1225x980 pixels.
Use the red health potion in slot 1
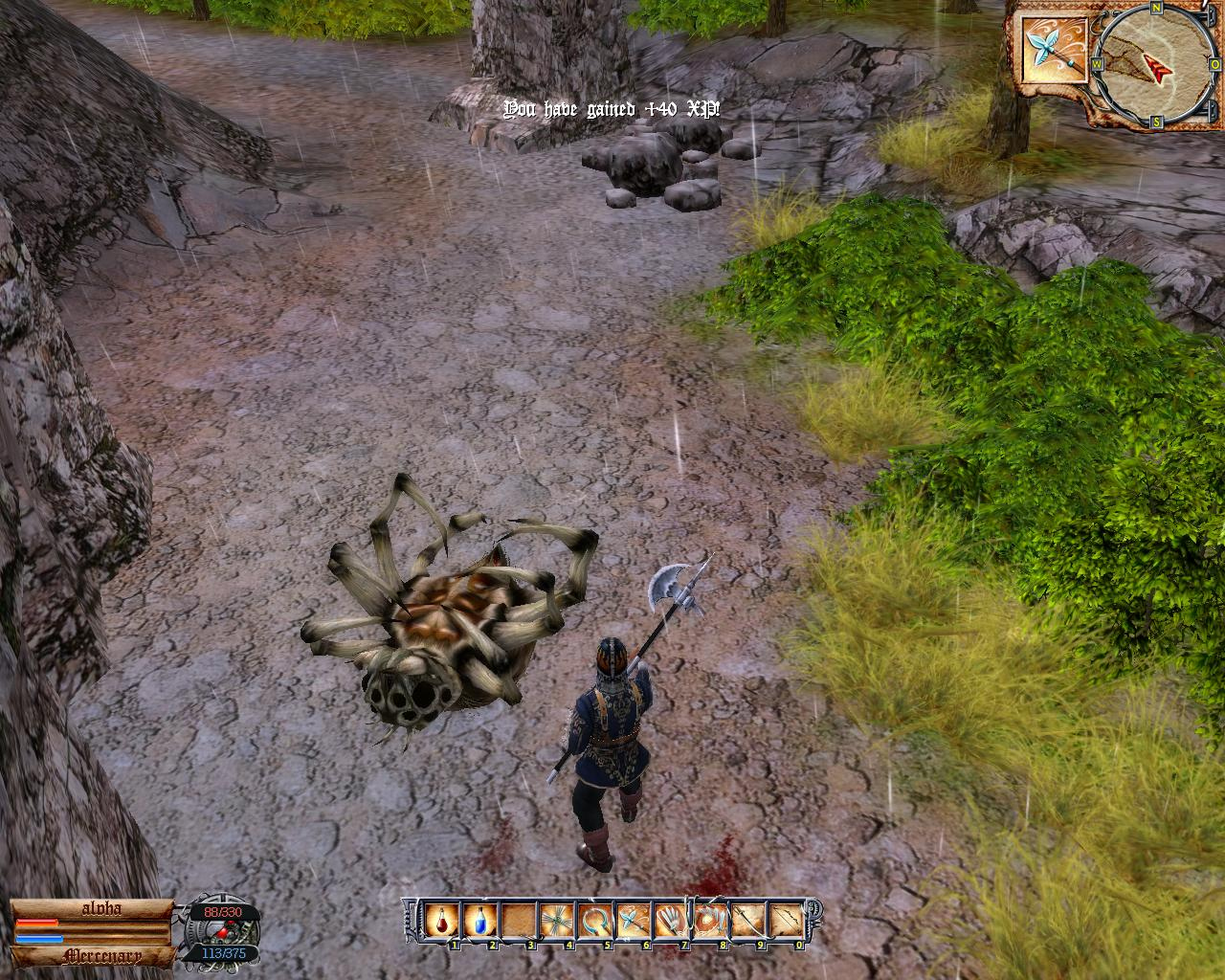441,922
